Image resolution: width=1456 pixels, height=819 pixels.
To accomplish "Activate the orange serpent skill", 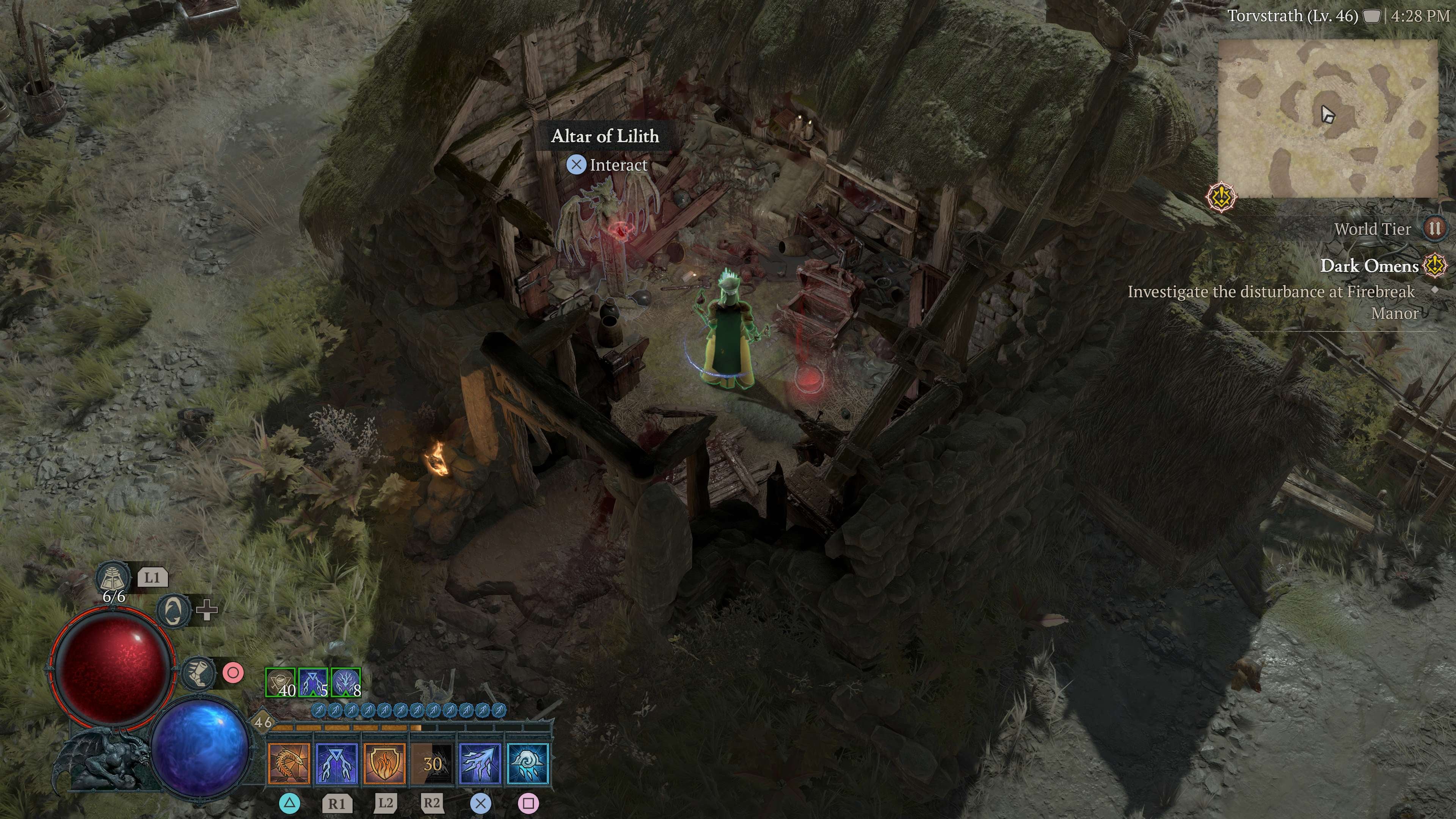I will [x=289, y=764].
